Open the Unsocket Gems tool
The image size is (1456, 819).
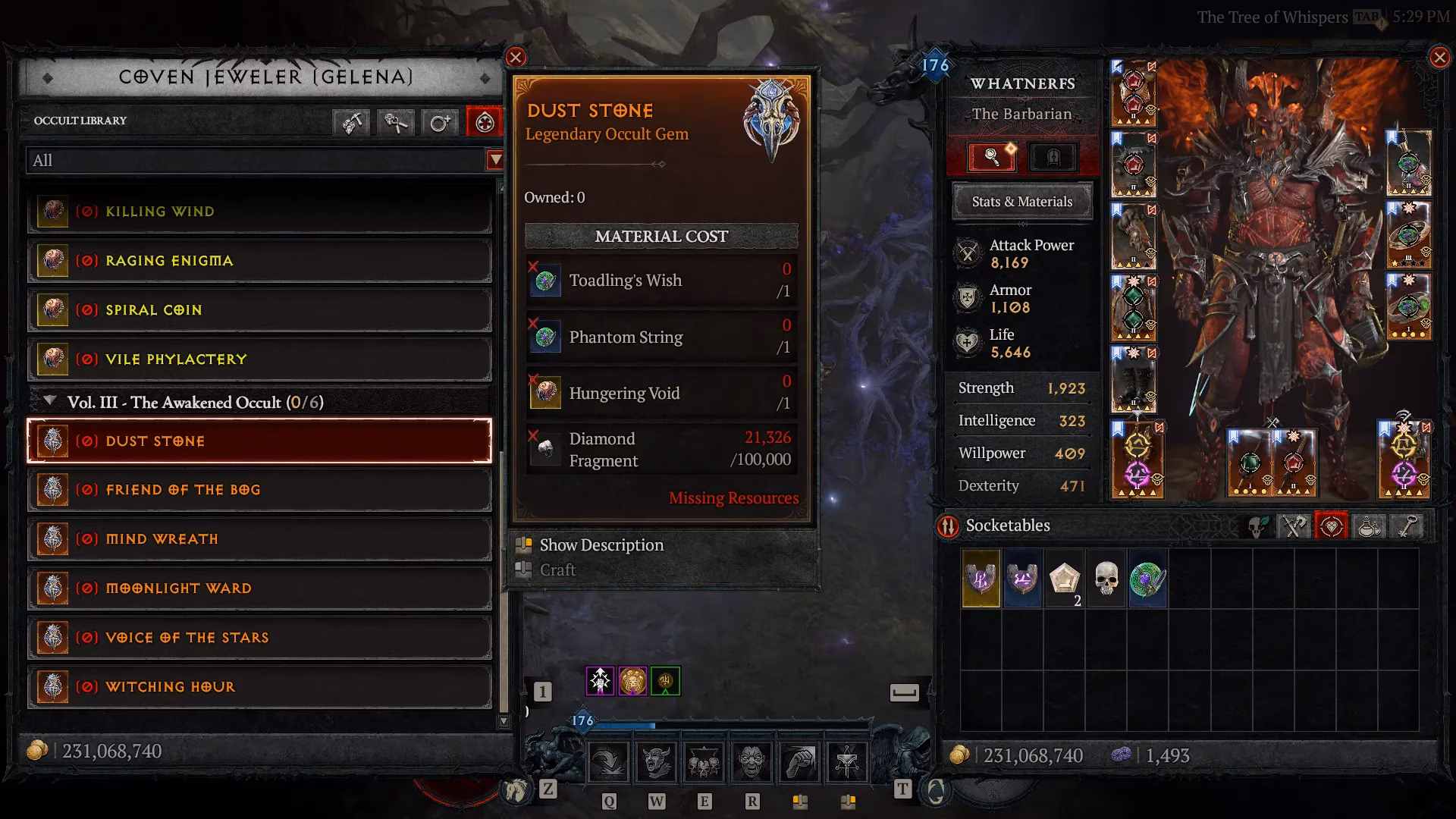tap(396, 122)
